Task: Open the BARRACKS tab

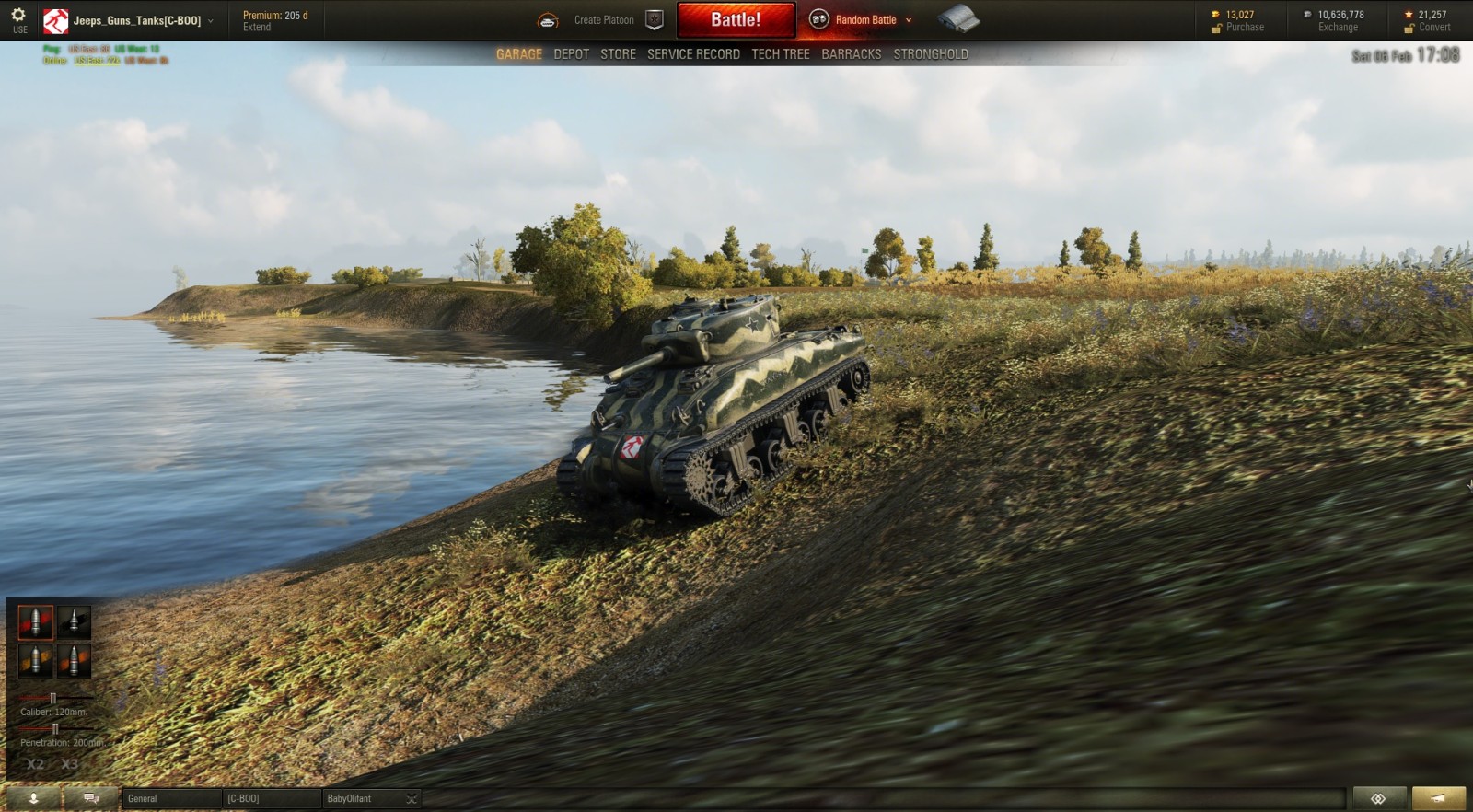Action: [852, 53]
